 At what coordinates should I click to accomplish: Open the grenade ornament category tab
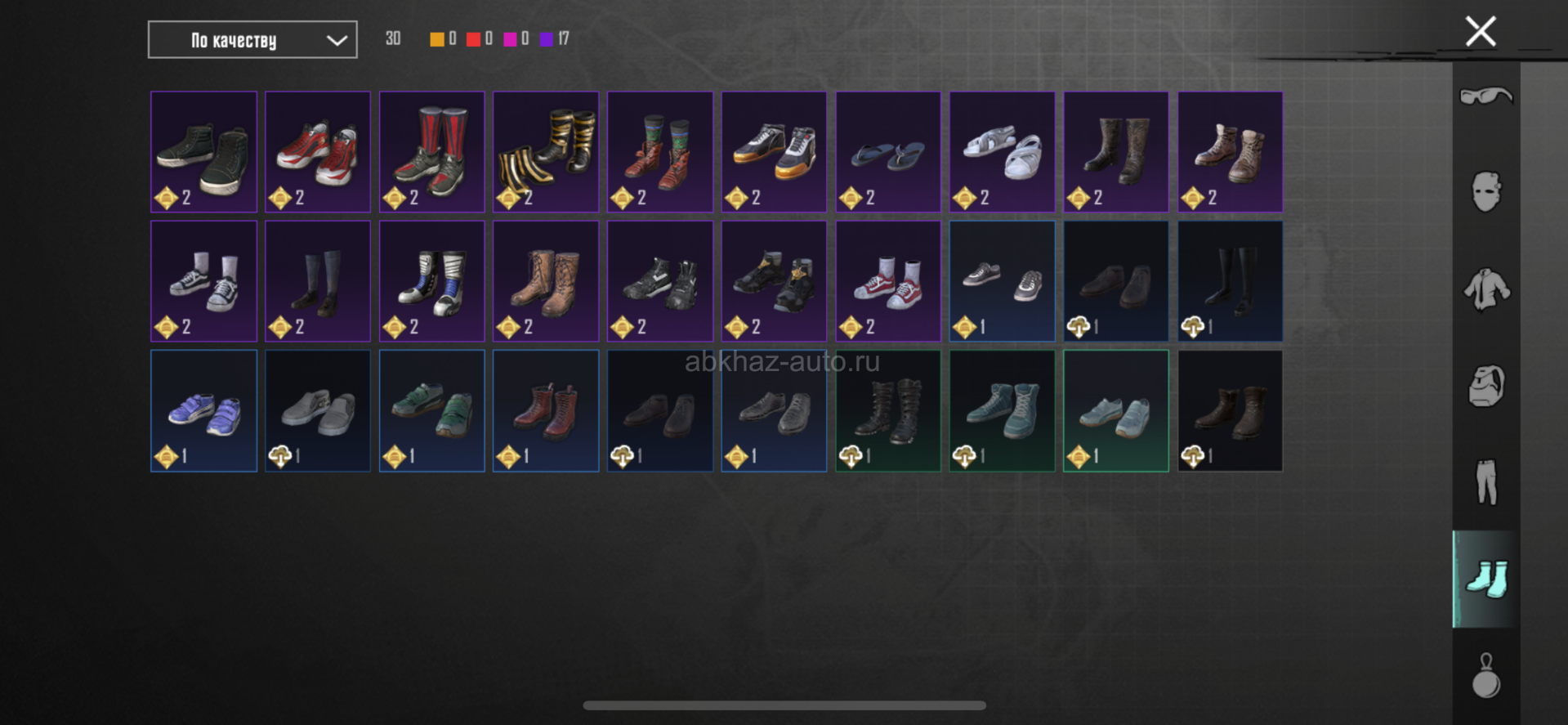[1485, 675]
